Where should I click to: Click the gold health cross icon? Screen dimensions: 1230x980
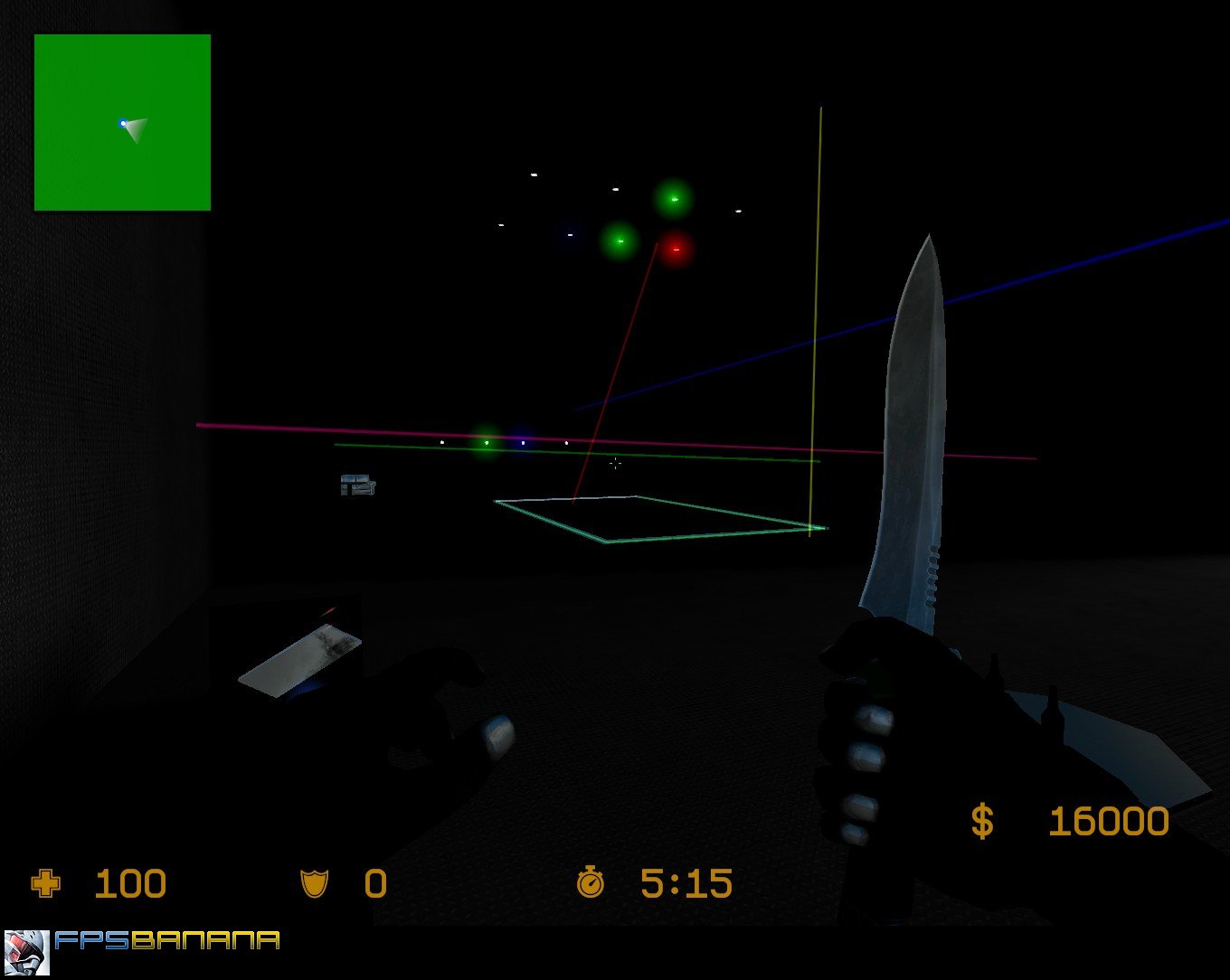pyautogui.click(x=44, y=883)
